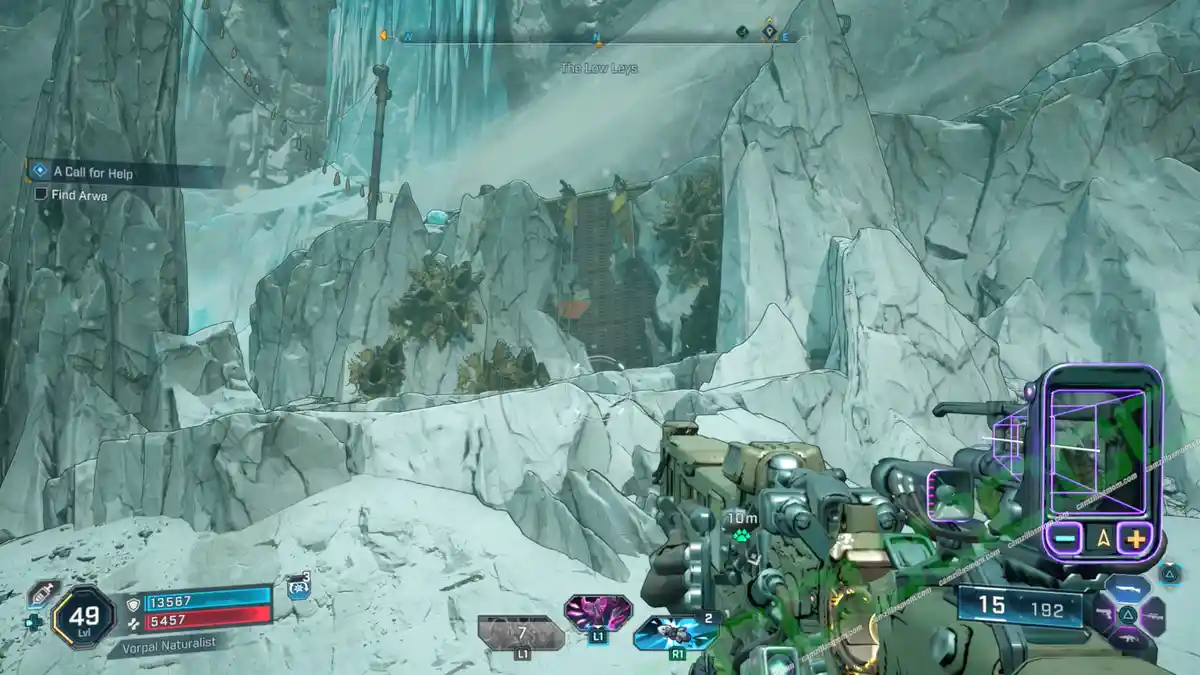Select the bottom assault rifle weapon slot
Viewport: 1200px width, 675px height.
(x=1128, y=640)
